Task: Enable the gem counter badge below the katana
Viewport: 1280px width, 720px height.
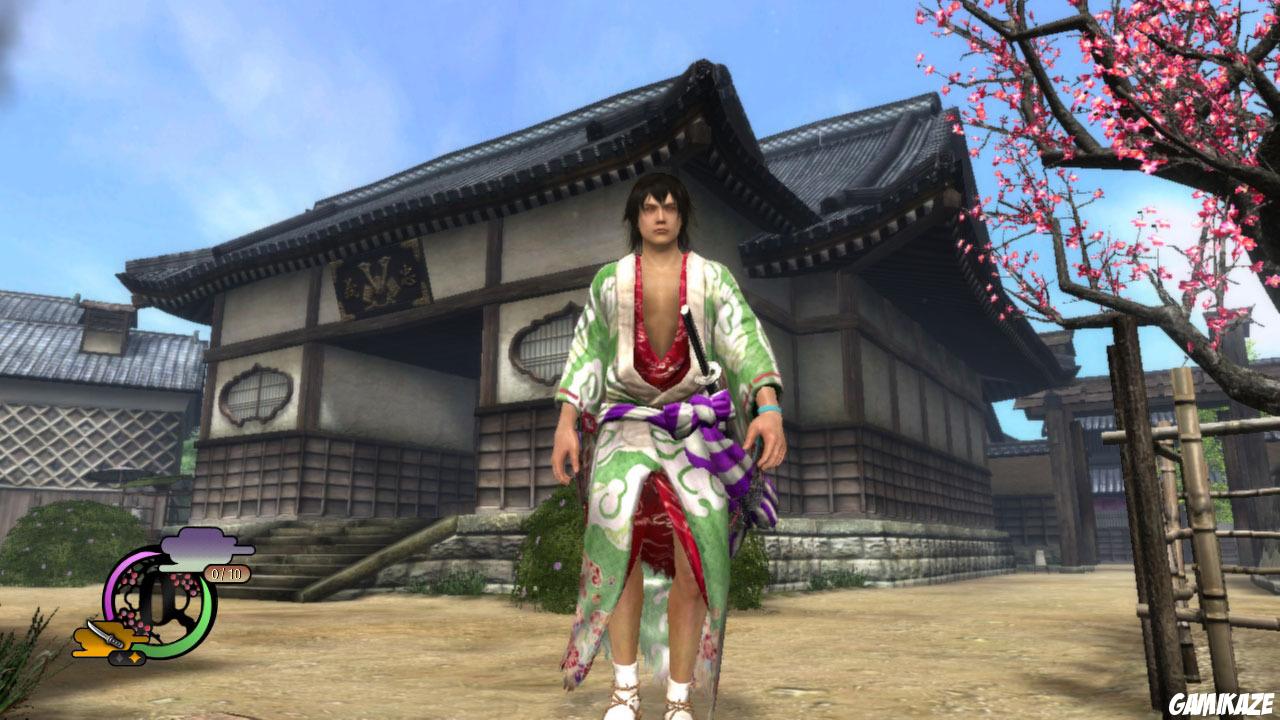Action: pos(126,657)
